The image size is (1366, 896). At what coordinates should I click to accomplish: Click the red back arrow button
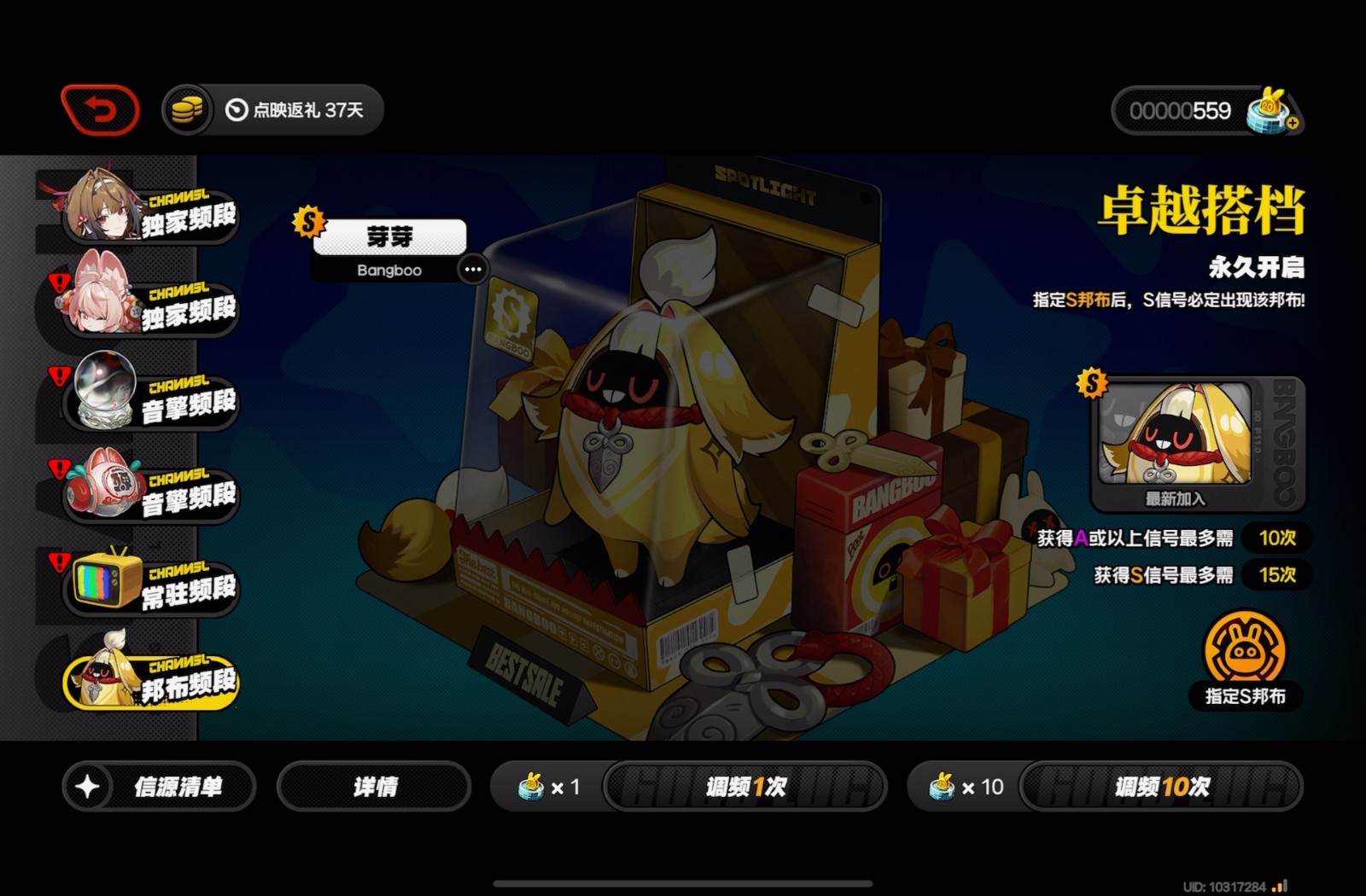point(101,110)
